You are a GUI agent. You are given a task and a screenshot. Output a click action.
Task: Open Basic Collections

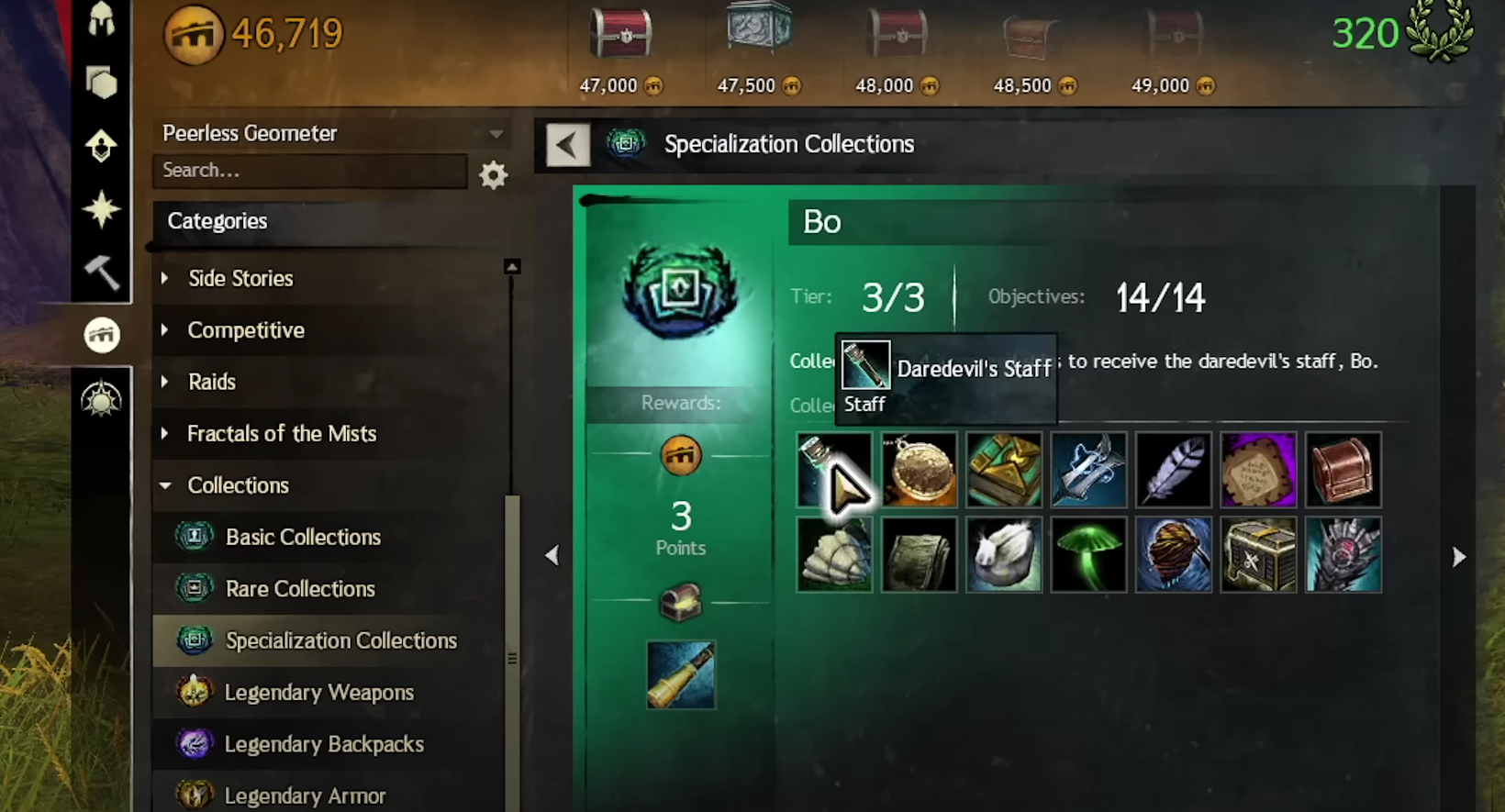coord(303,537)
